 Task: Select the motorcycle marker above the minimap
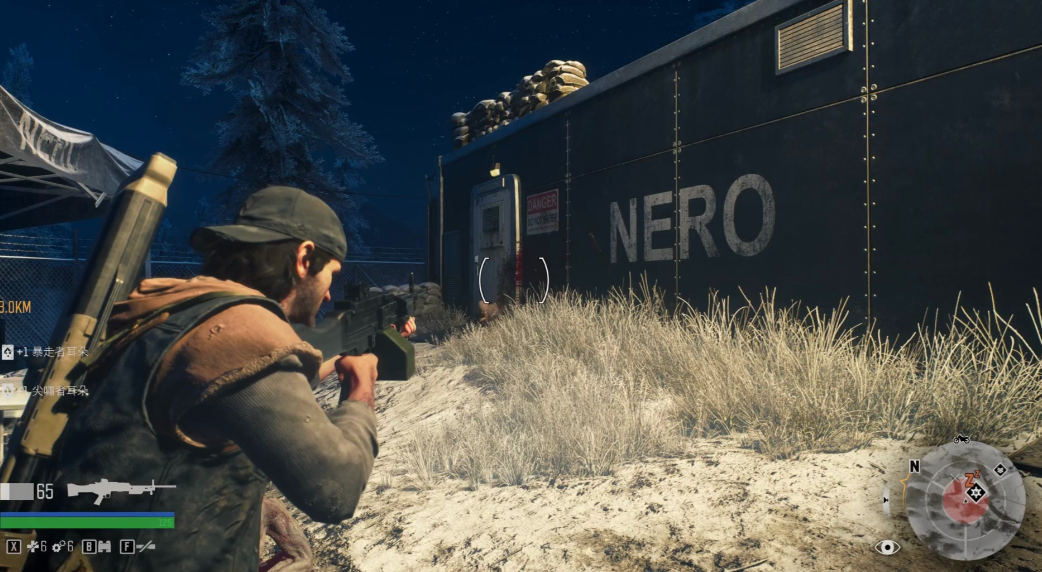pyautogui.click(x=962, y=439)
